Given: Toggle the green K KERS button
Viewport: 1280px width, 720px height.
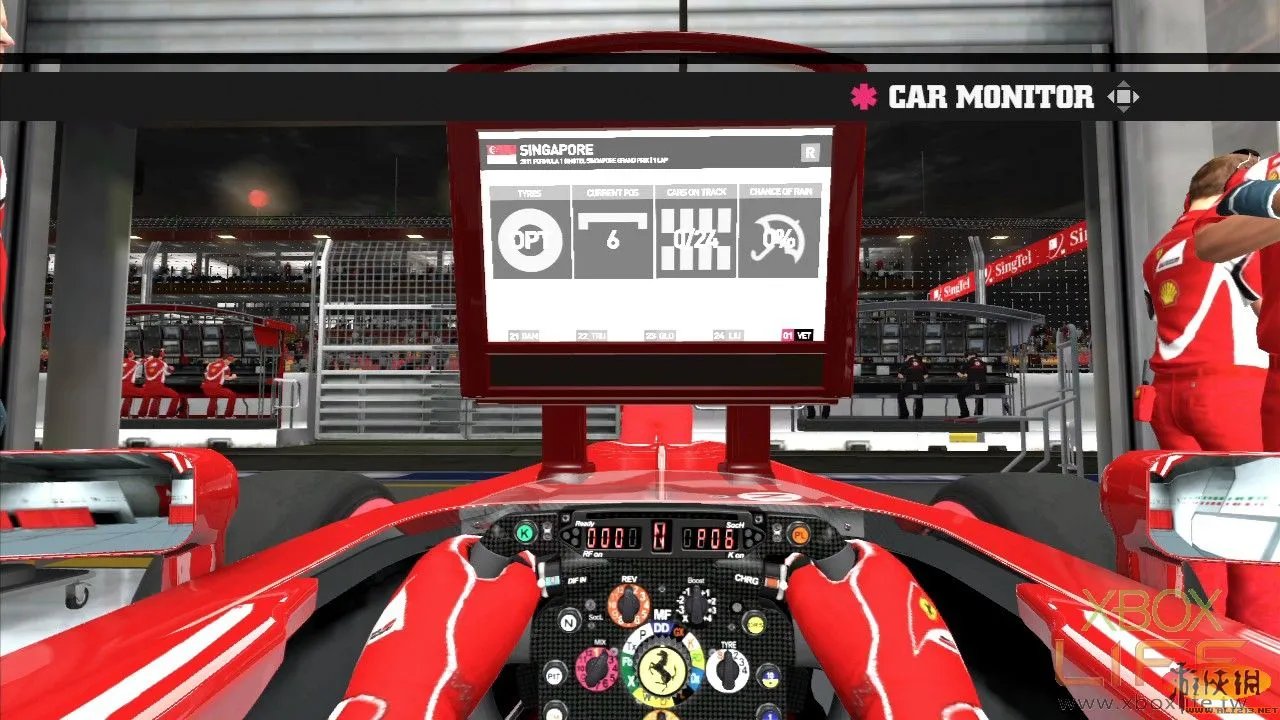Looking at the screenshot, I should pyautogui.click(x=524, y=532).
